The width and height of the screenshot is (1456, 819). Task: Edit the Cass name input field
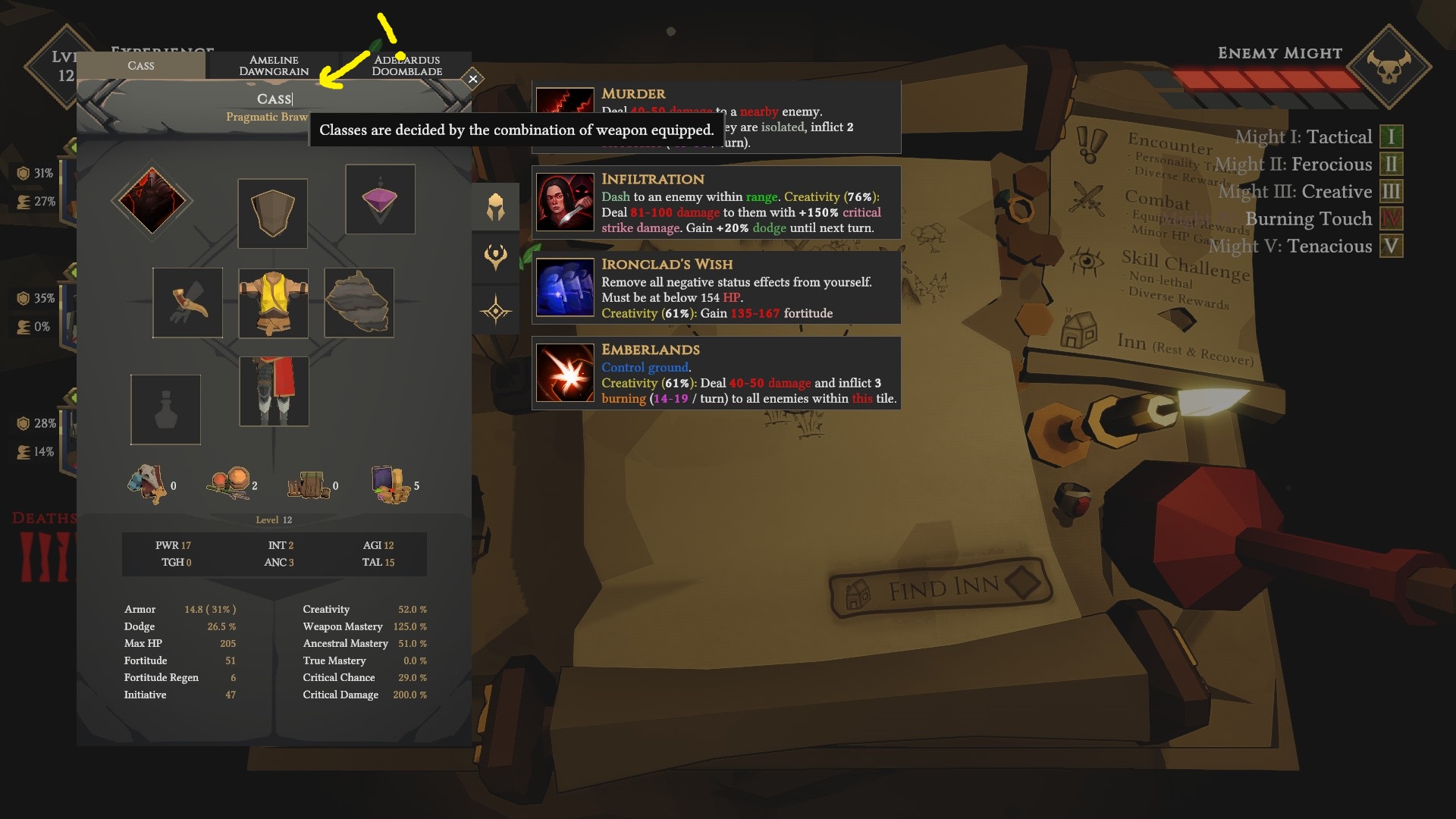(x=275, y=99)
